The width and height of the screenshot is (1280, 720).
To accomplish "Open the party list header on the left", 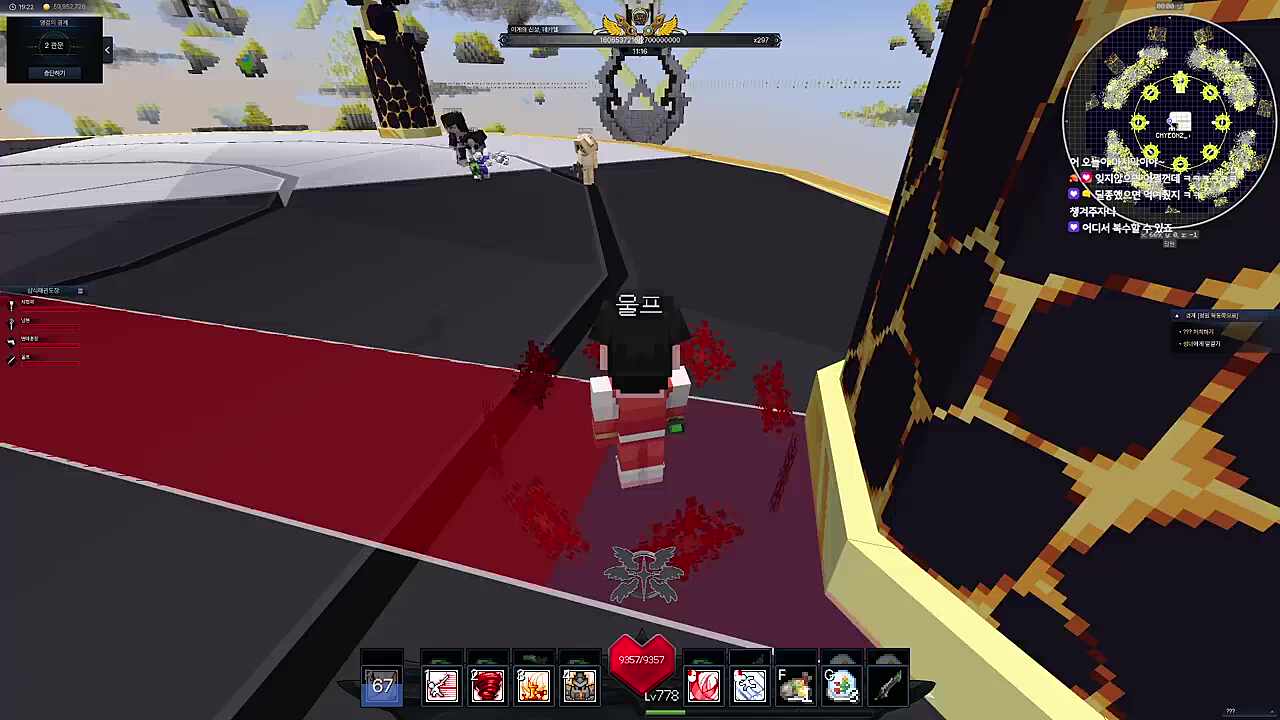I will tap(45, 291).
